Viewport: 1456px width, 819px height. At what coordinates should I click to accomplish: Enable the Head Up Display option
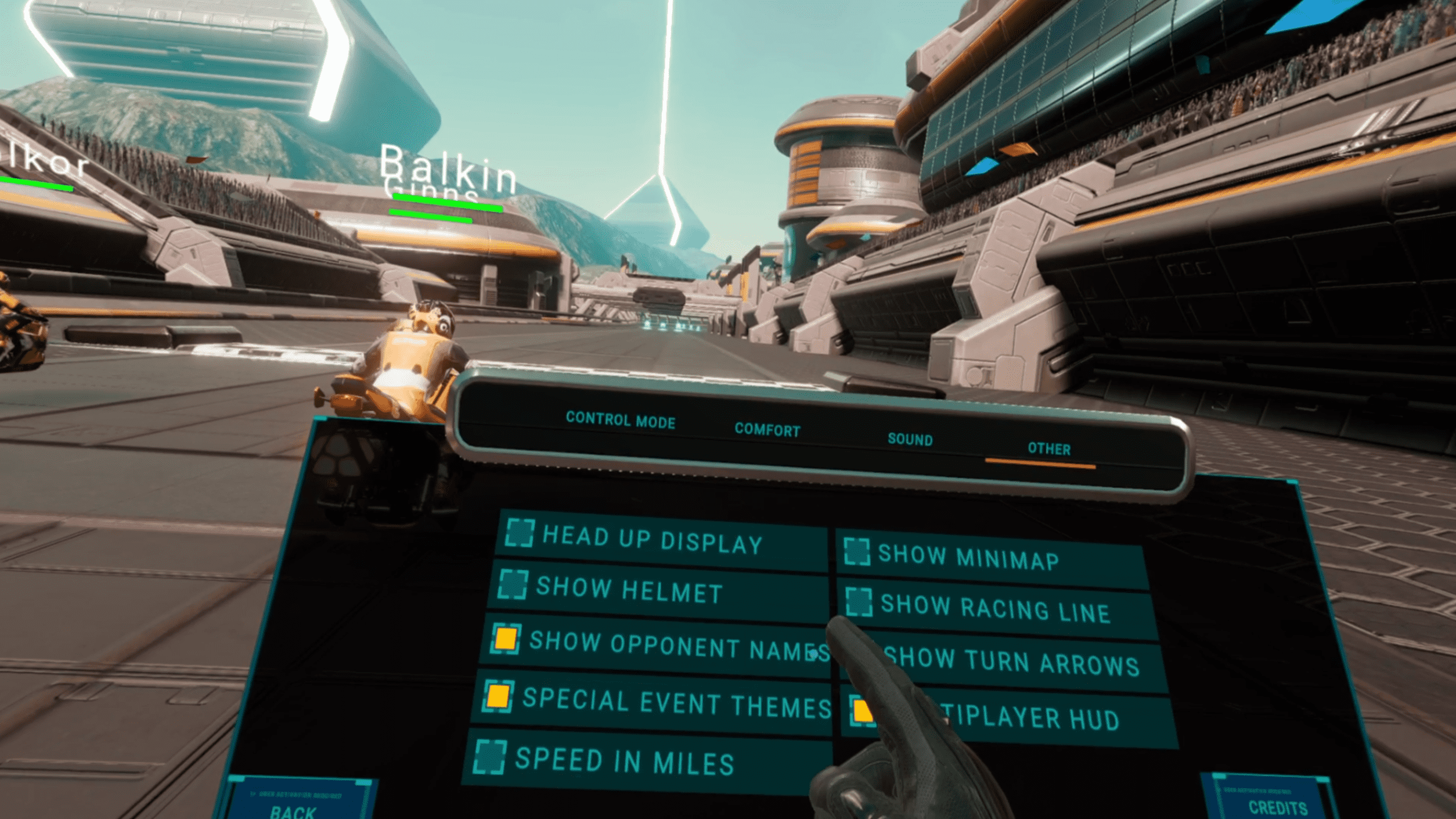[519, 533]
